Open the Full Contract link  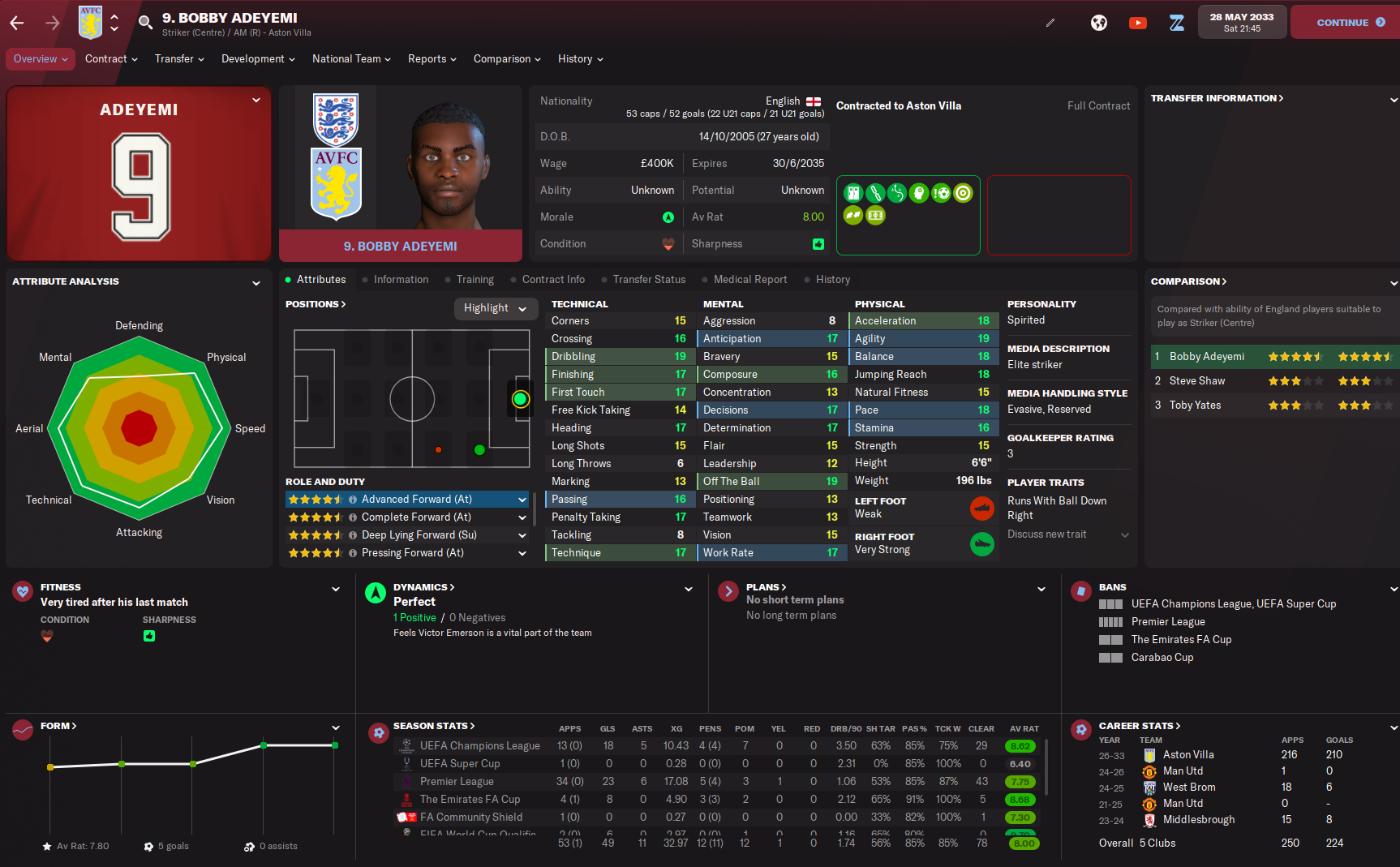tap(1098, 106)
